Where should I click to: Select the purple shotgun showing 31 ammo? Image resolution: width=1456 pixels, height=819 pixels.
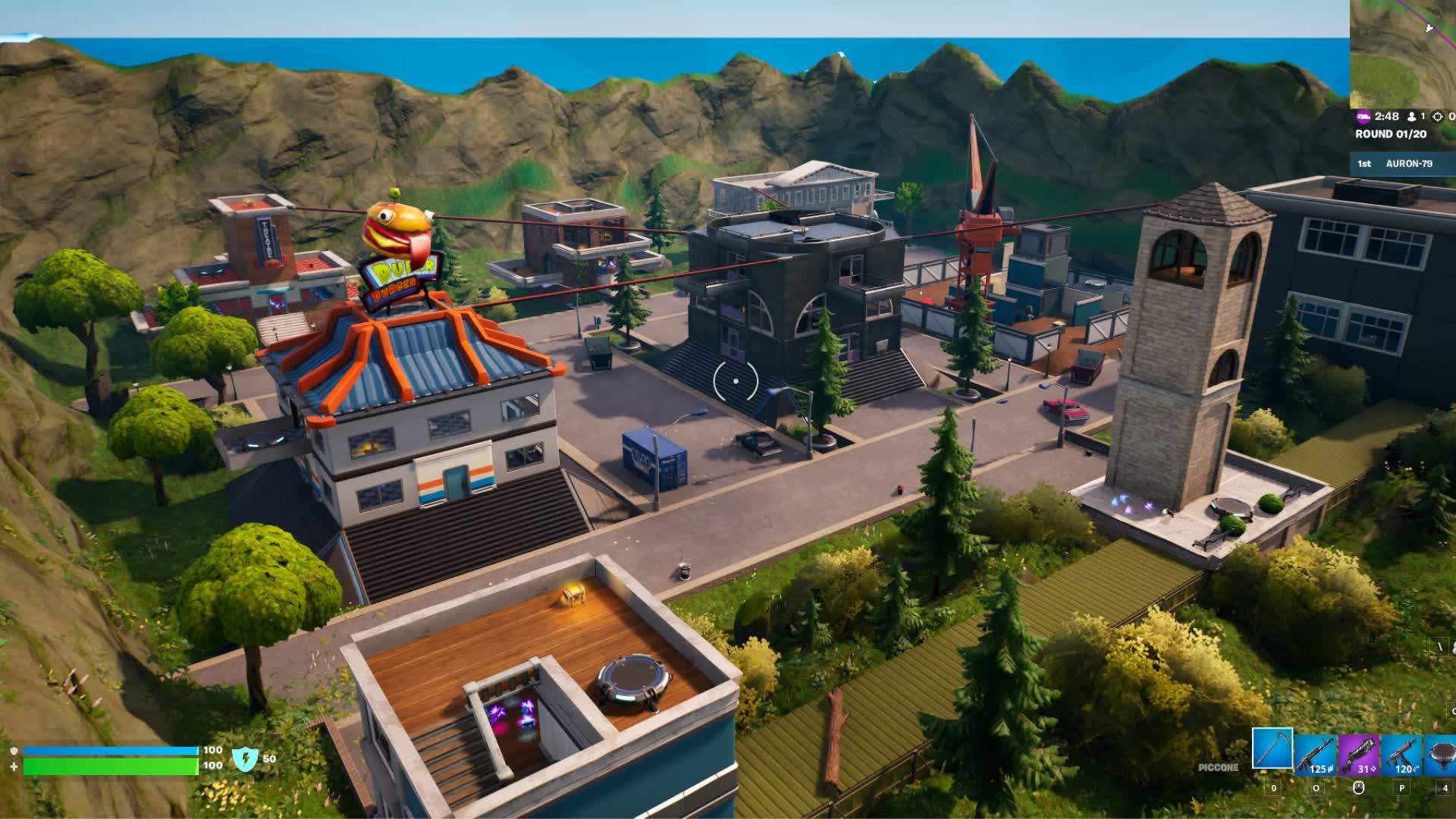pyautogui.click(x=1360, y=752)
